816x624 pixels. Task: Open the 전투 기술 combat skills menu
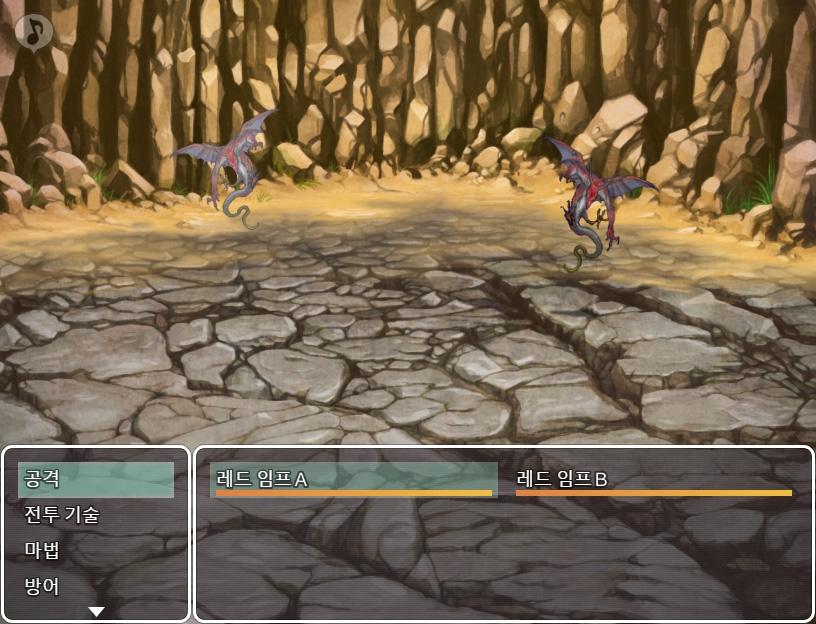[95, 515]
